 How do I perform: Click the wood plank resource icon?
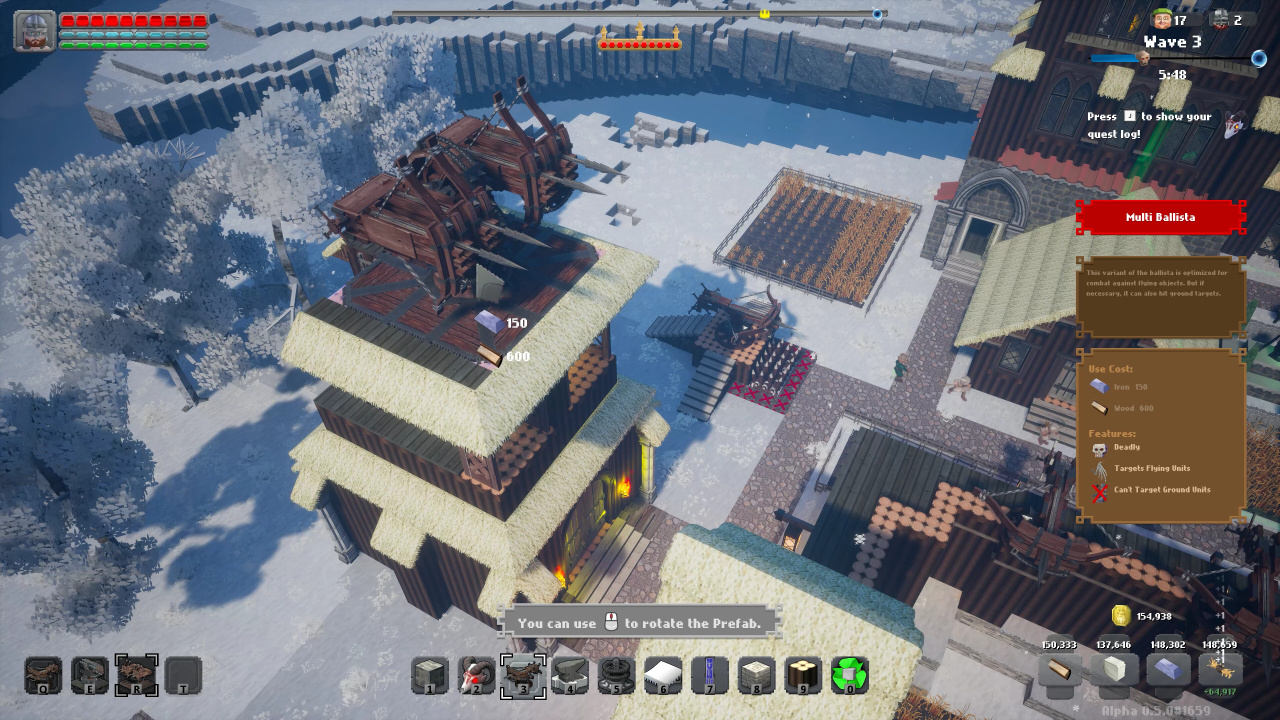coord(1059,670)
